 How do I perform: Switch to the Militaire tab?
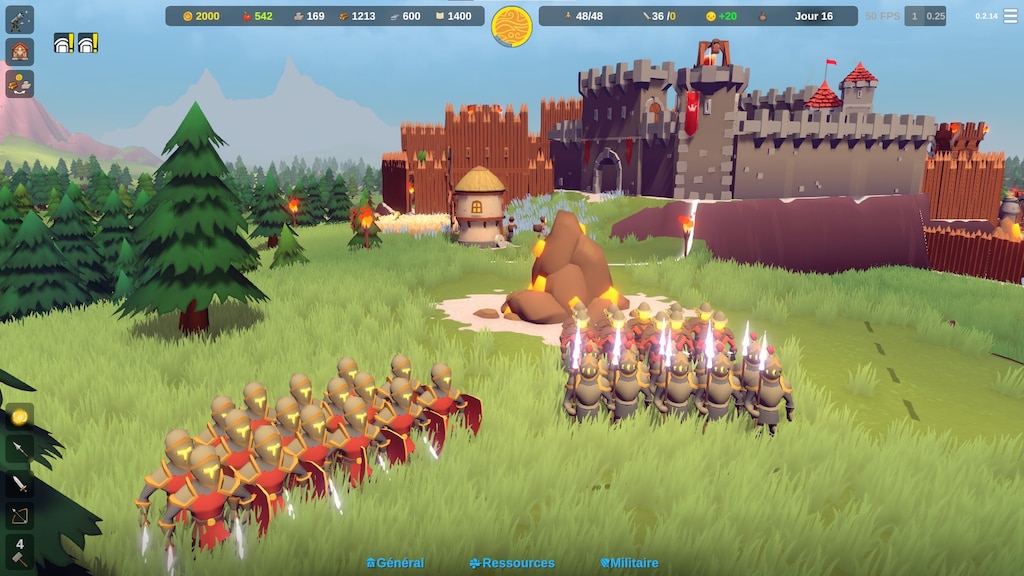click(629, 563)
